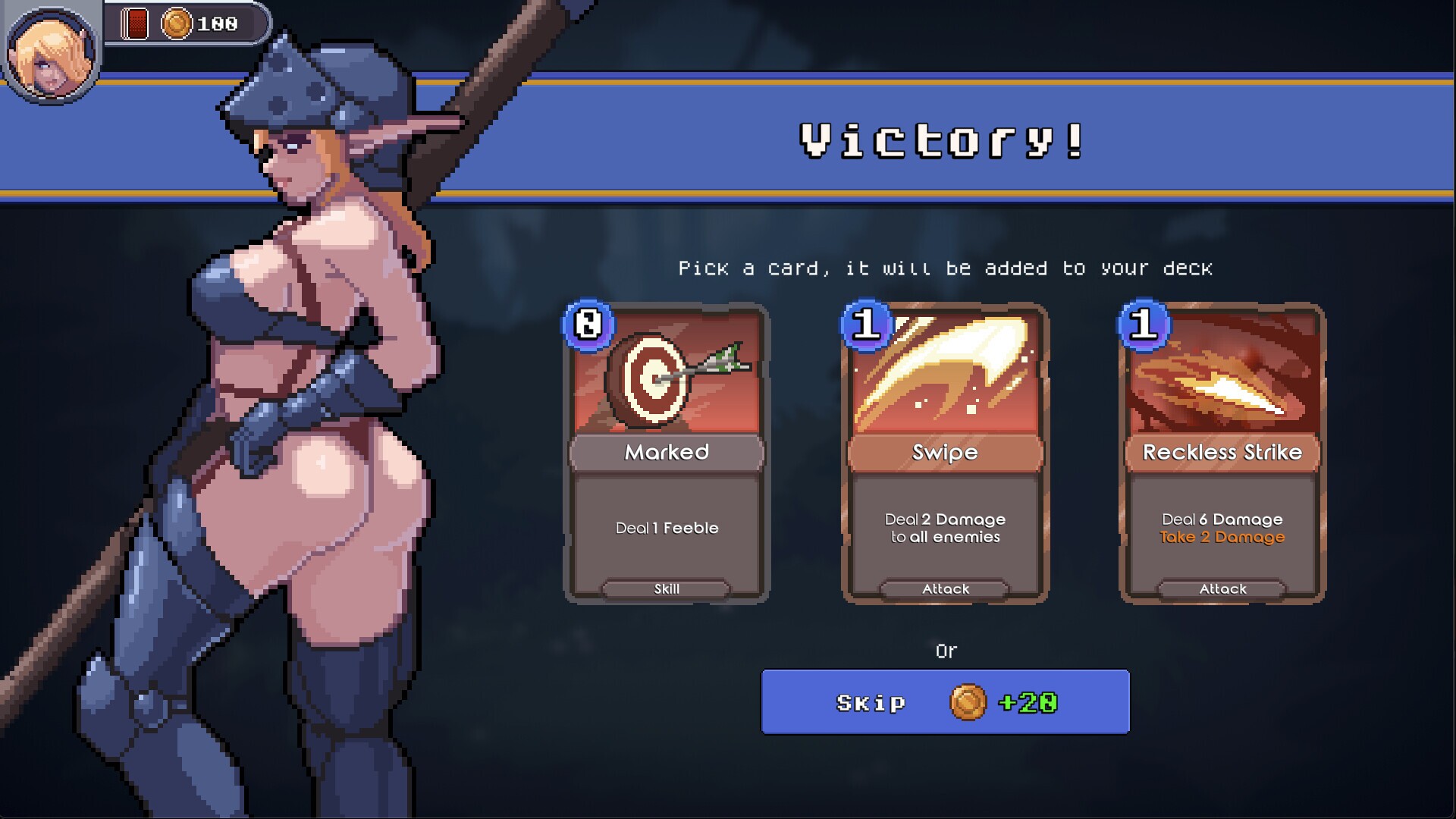Click the cost badge on Reckless Strike
Viewport: 1456px width, 819px height.
click(x=1144, y=323)
